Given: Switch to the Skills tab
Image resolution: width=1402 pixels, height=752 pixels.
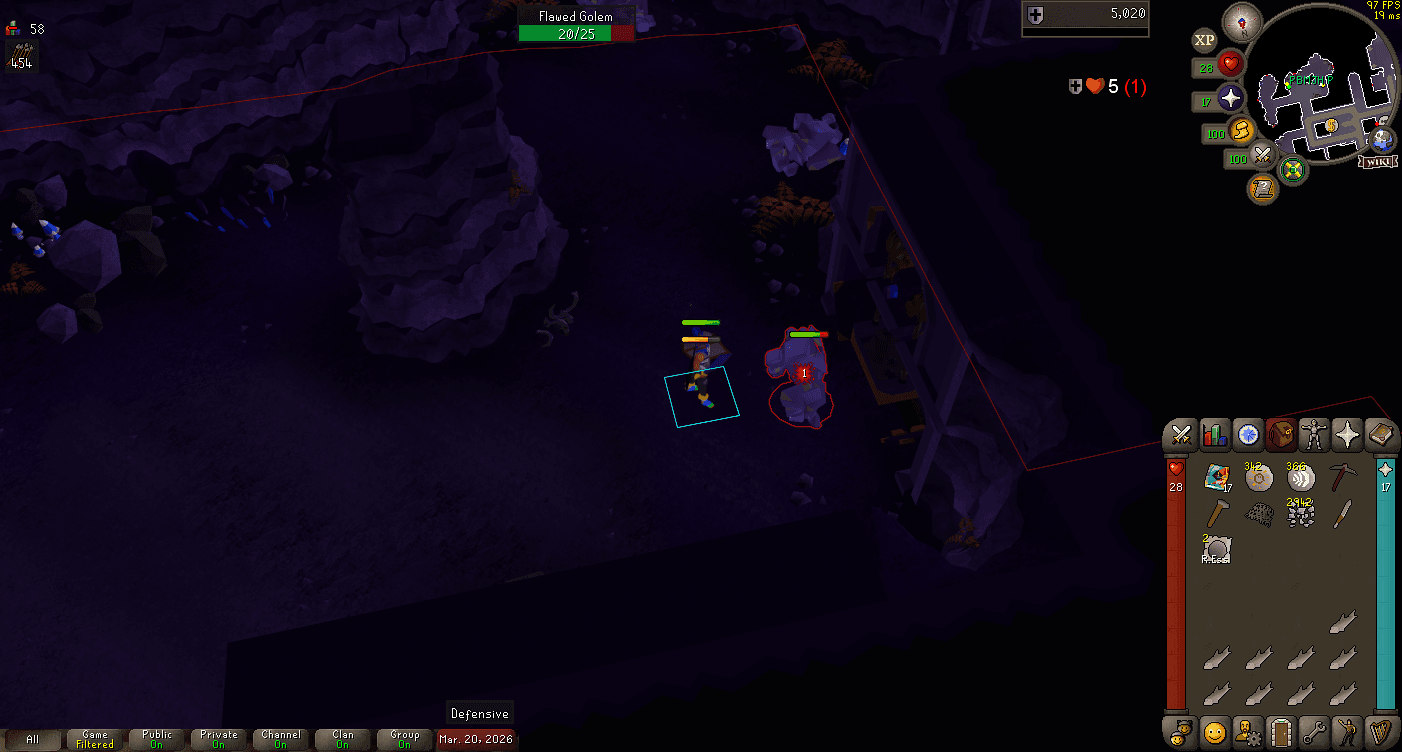Looking at the screenshot, I should [x=1214, y=434].
